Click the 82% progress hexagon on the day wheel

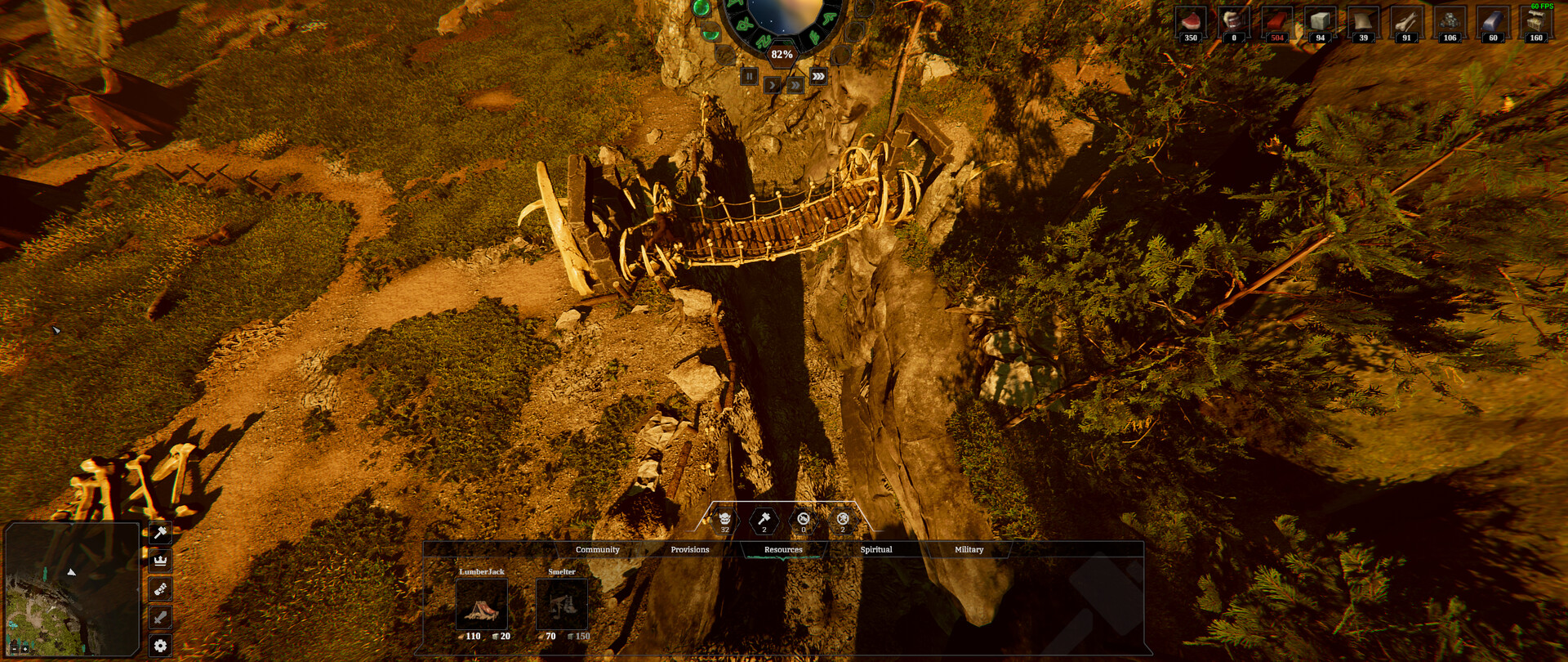point(782,54)
